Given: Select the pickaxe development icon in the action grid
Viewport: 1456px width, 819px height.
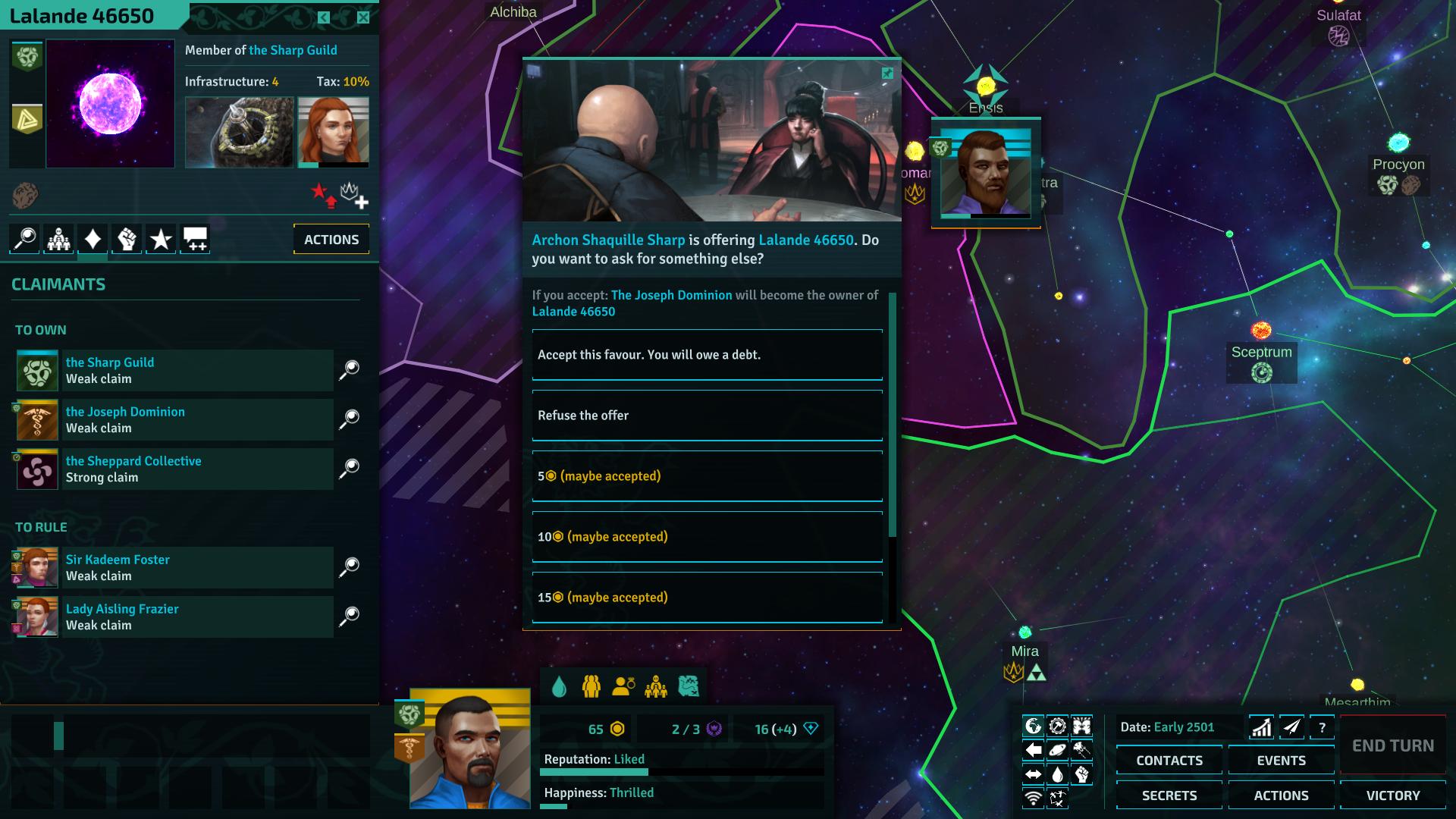Looking at the screenshot, I should coord(1057,724).
